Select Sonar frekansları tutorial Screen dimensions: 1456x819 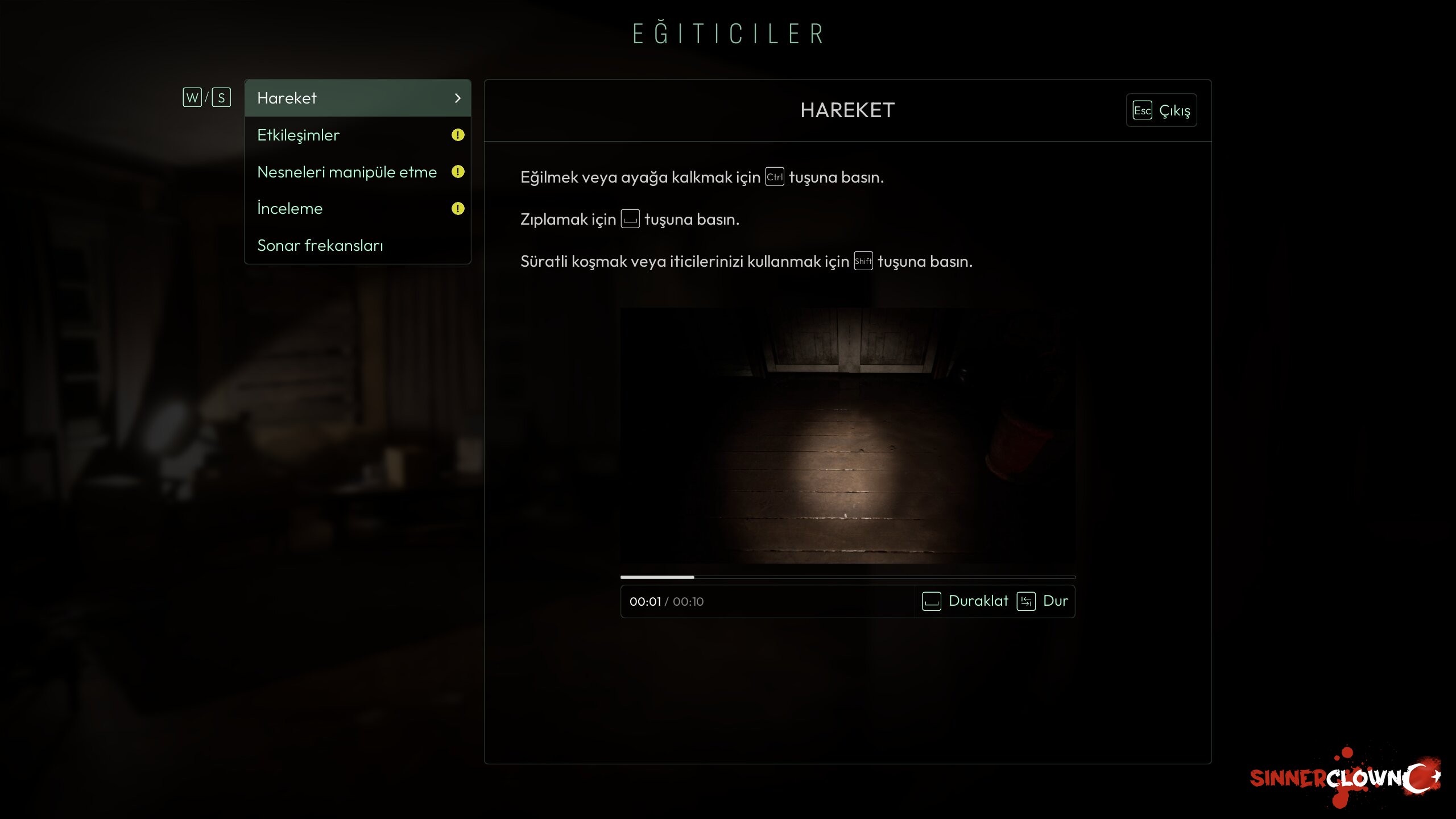click(x=357, y=245)
